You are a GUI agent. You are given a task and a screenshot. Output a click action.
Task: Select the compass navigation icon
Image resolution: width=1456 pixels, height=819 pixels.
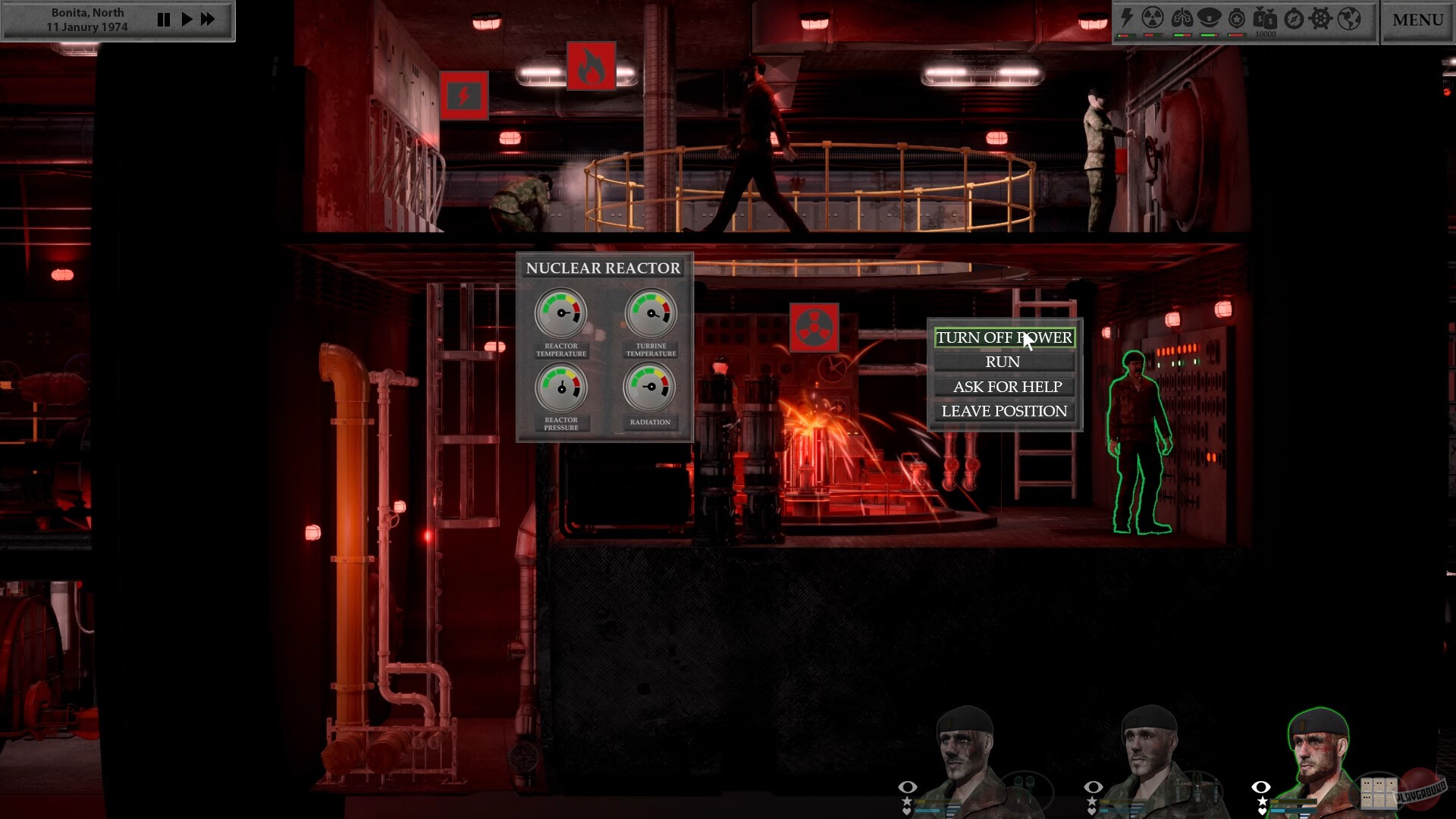coord(1293,19)
